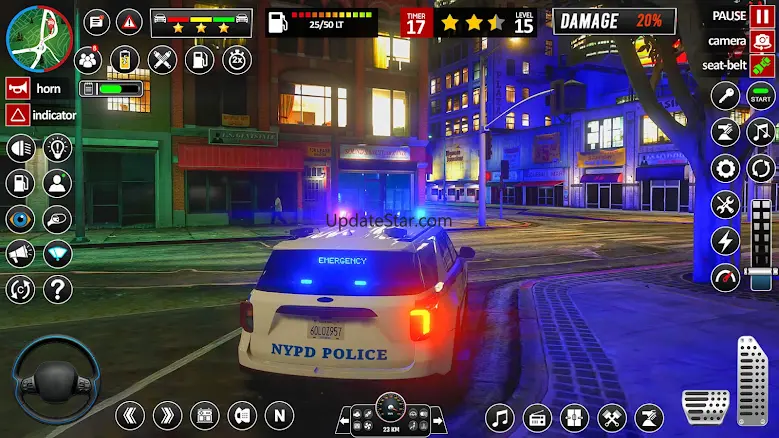
Task: Honk using the red horn button
Action: pyautogui.click(x=16, y=88)
